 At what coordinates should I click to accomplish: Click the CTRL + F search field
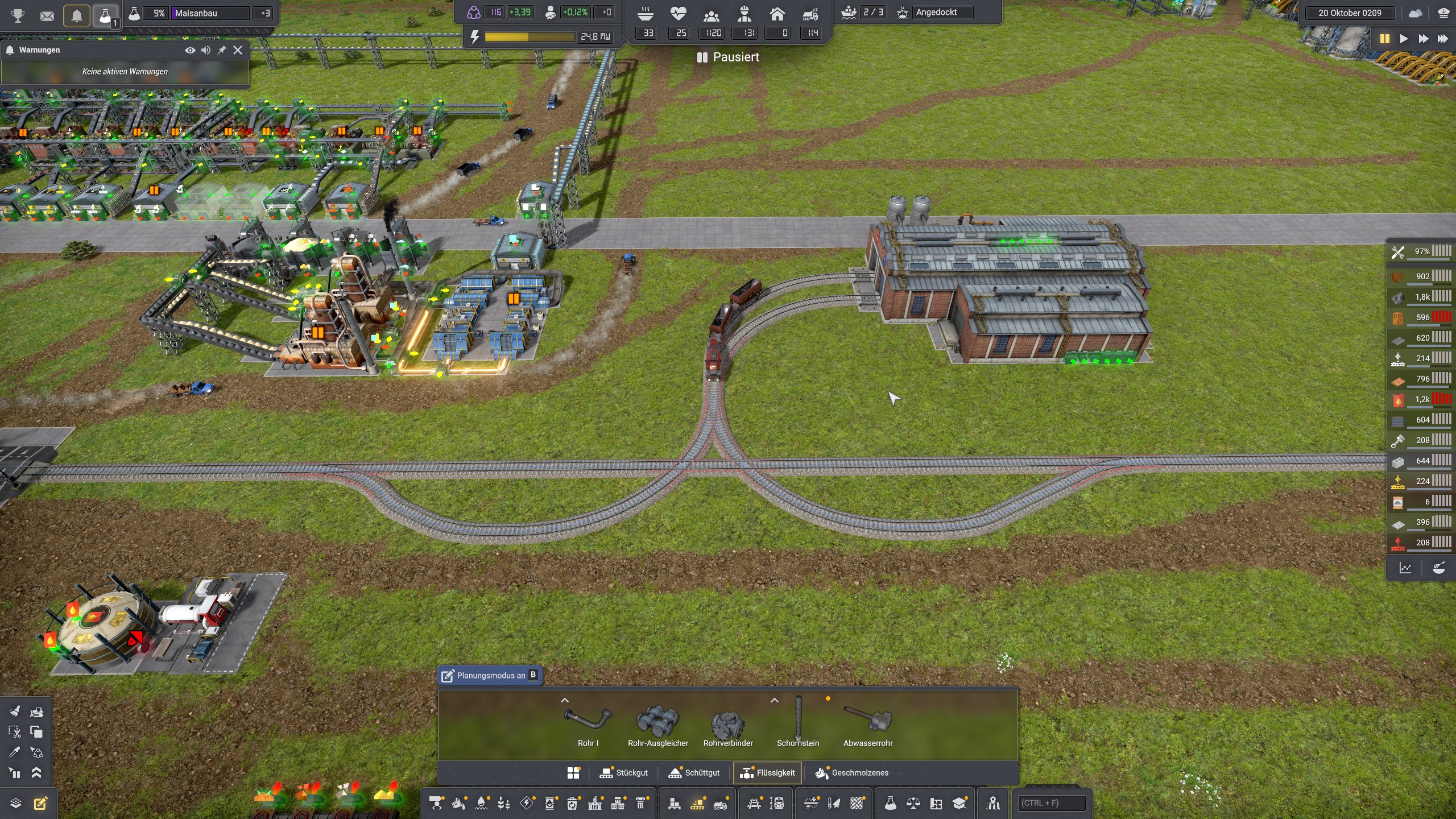(1050, 803)
